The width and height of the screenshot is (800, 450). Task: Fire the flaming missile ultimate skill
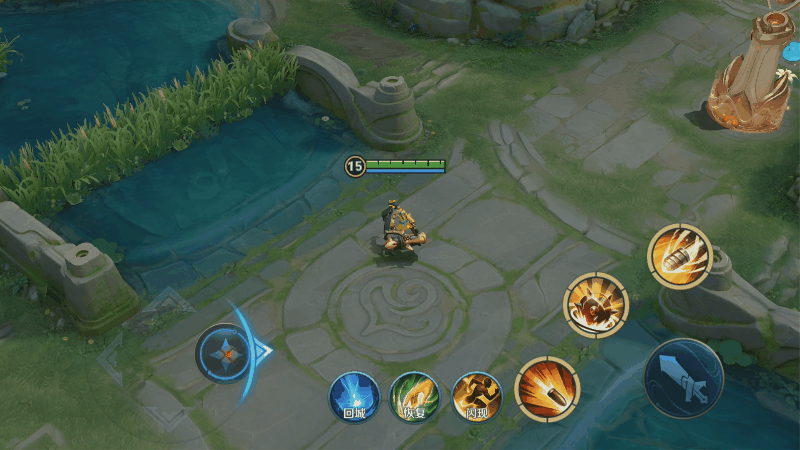pyautogui.click(x=679, y=257)
